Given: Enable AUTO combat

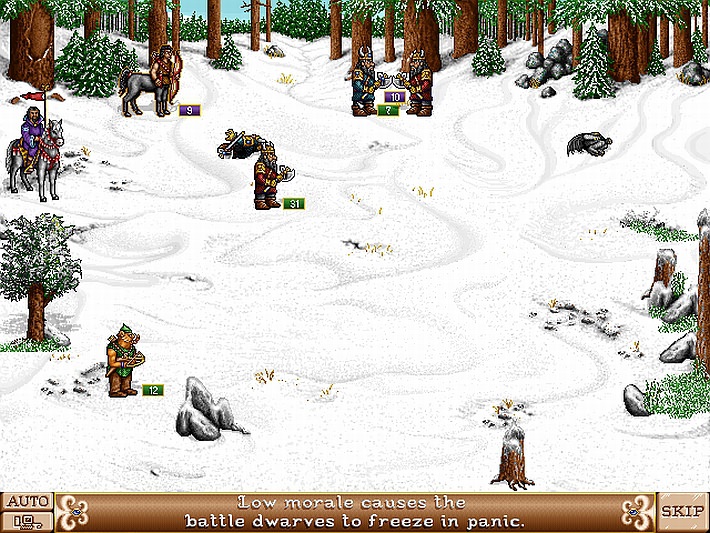Looking at the screenshot, I should click(26, 501).
